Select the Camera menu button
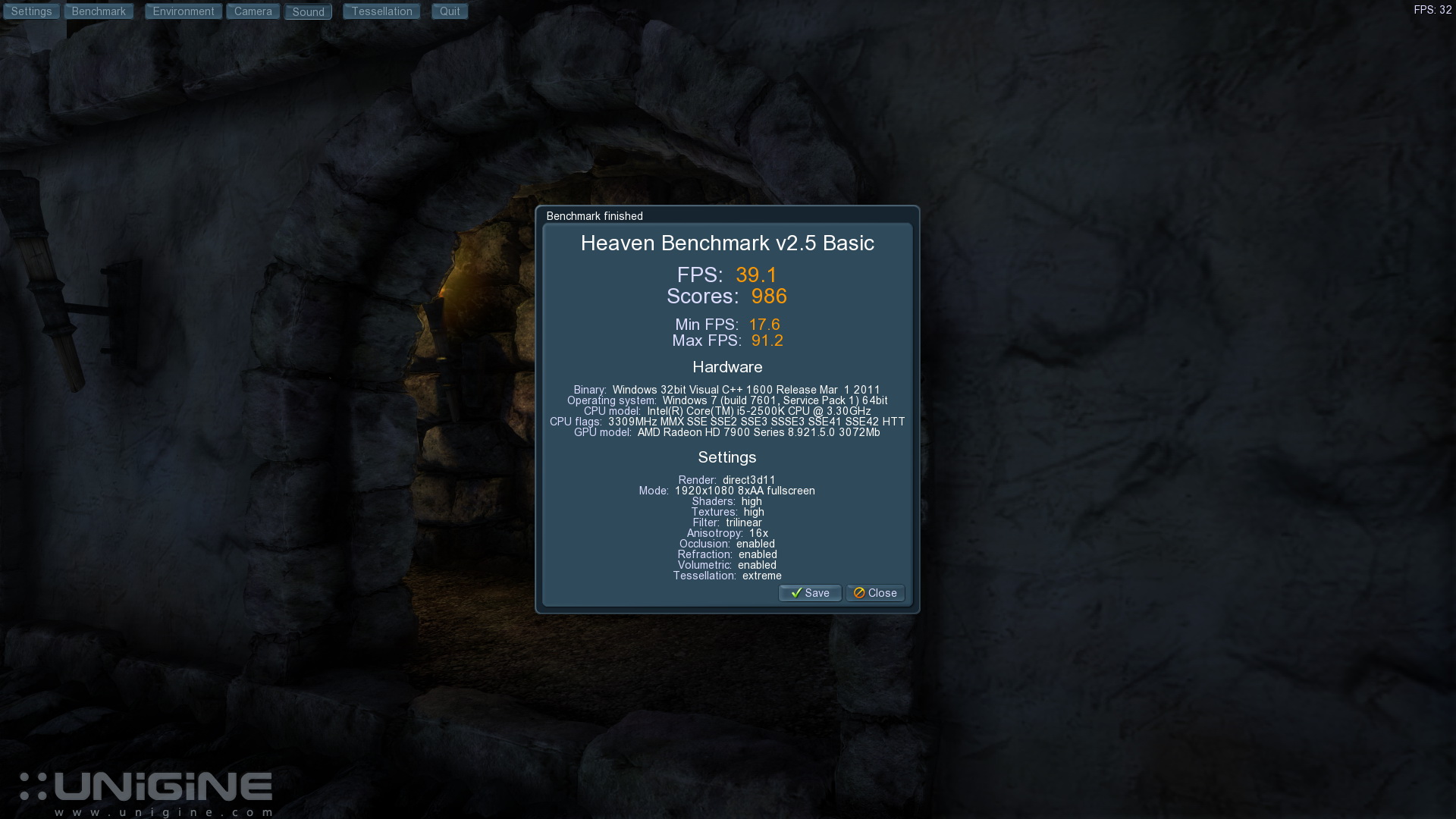This screenshot has height=819, width=1456. pyautogui.click(x=253, y=11)
